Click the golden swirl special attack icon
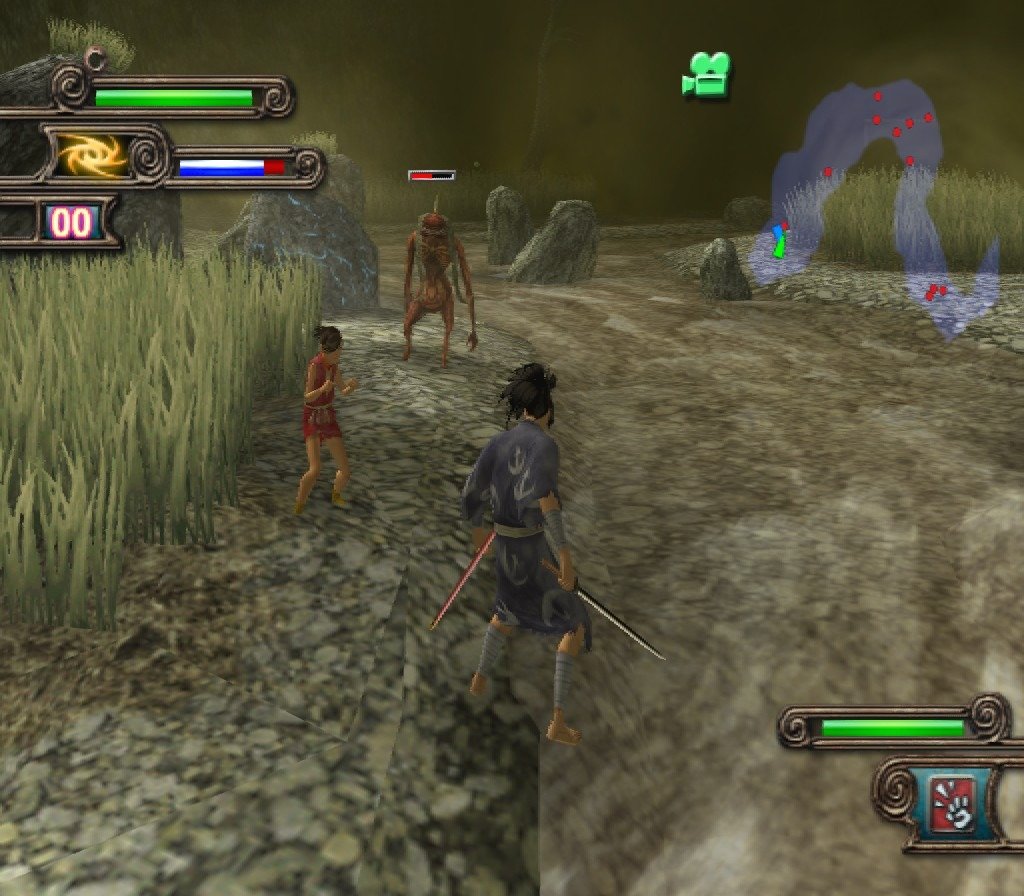1024x896 pixels. pyautogui.click(x=91, y=156)
